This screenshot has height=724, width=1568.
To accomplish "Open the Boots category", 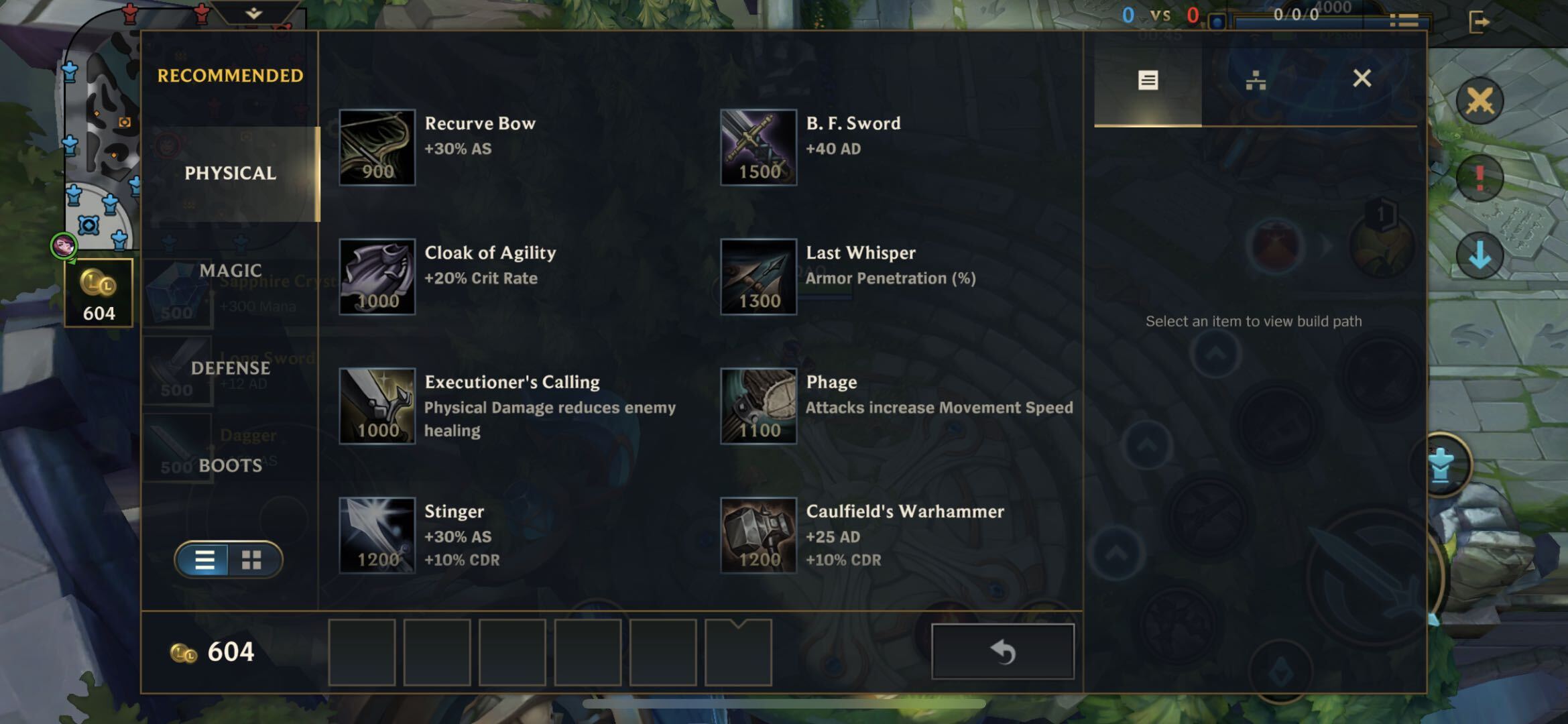I will coord(230,465).
